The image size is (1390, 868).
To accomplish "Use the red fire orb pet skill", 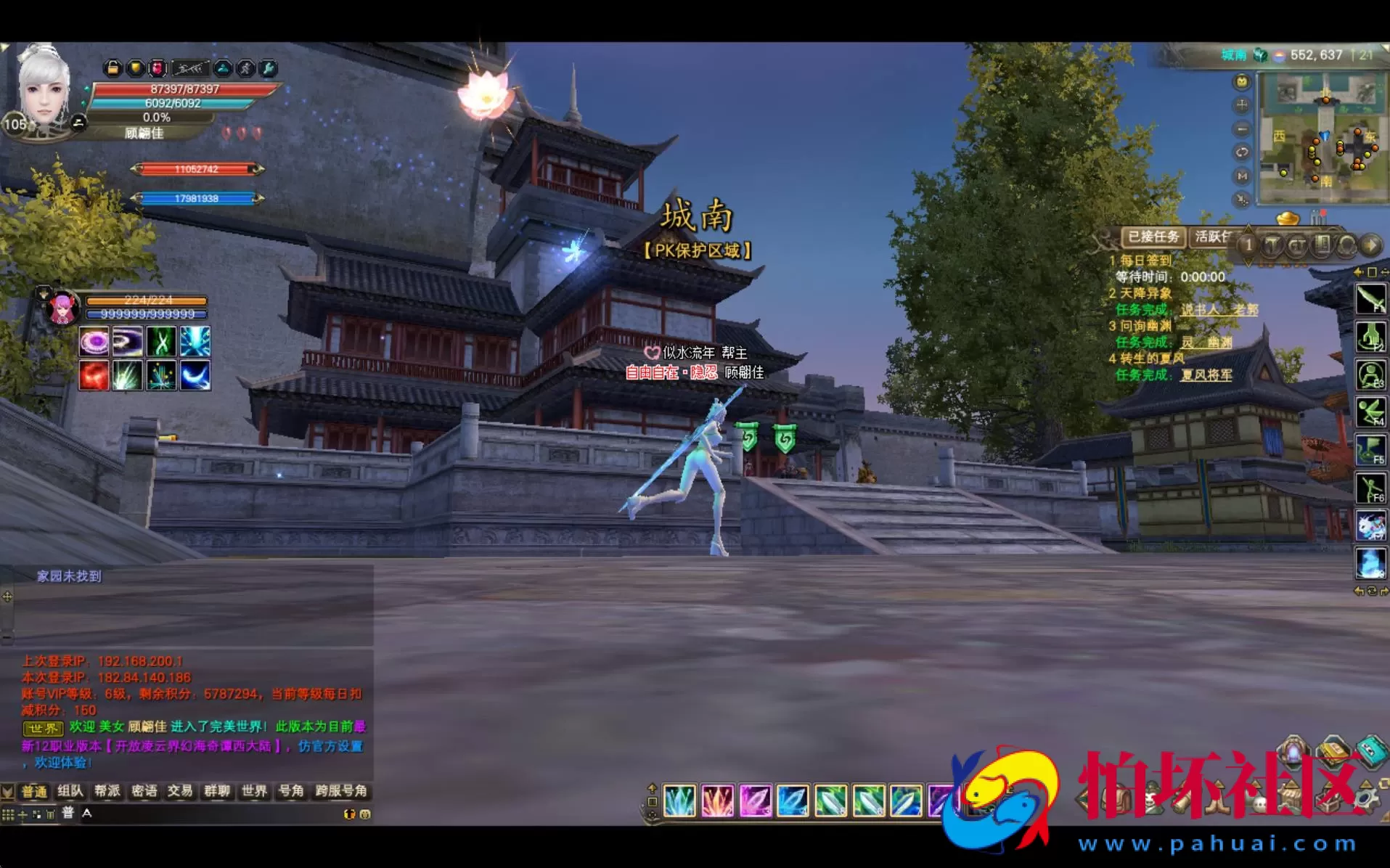I will (94, 375).
